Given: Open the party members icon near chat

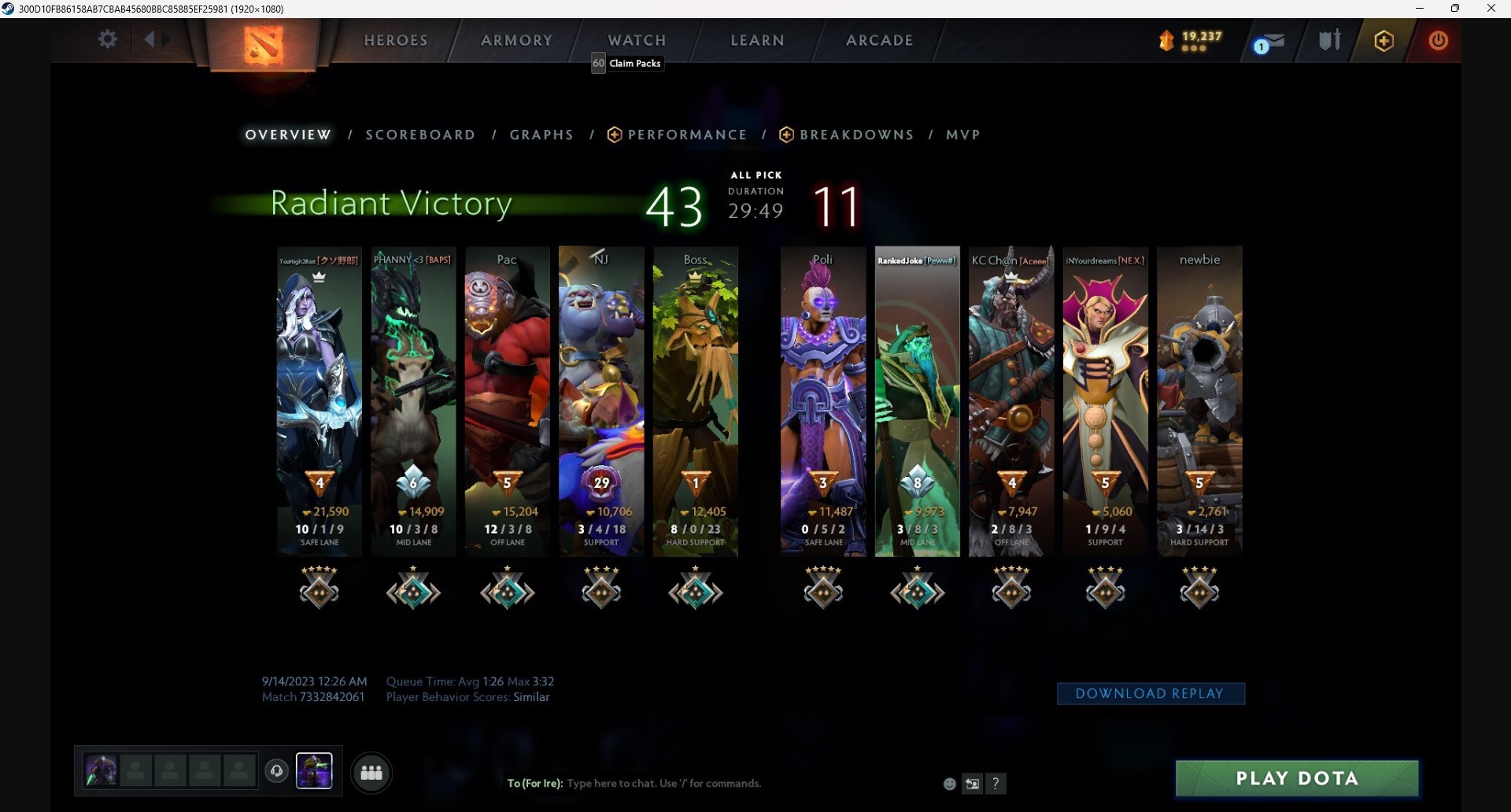Looking at the screenshot, I should [371, 773].
